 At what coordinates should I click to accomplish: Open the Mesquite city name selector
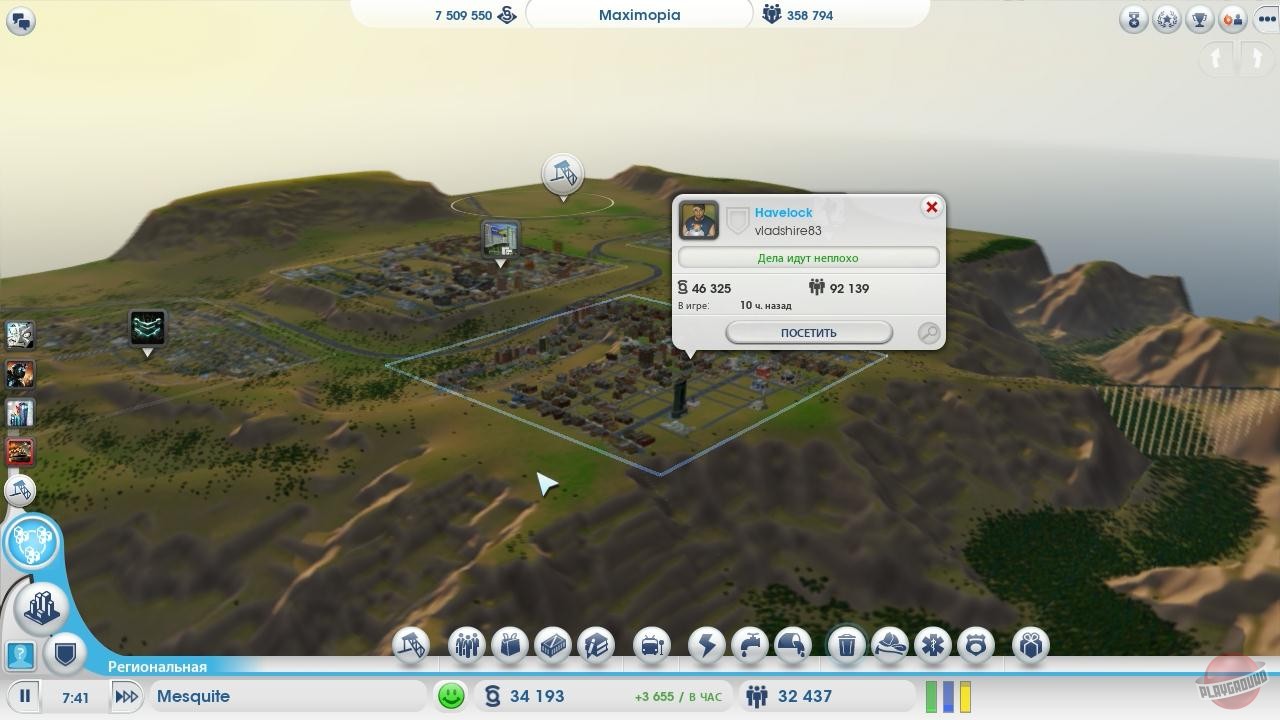(290, 696)
